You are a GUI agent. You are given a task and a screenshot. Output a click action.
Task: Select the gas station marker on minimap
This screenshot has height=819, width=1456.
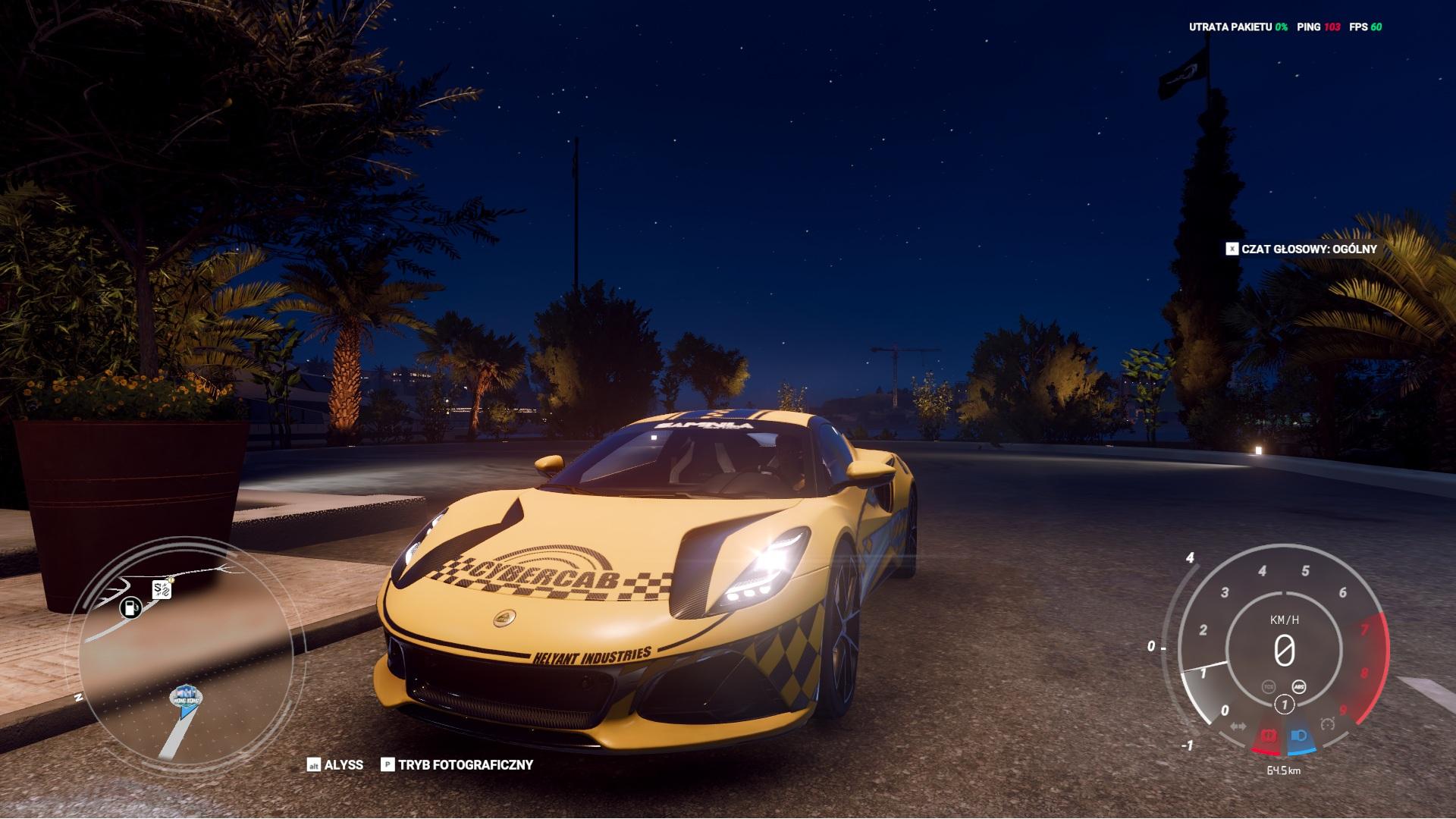130,607
